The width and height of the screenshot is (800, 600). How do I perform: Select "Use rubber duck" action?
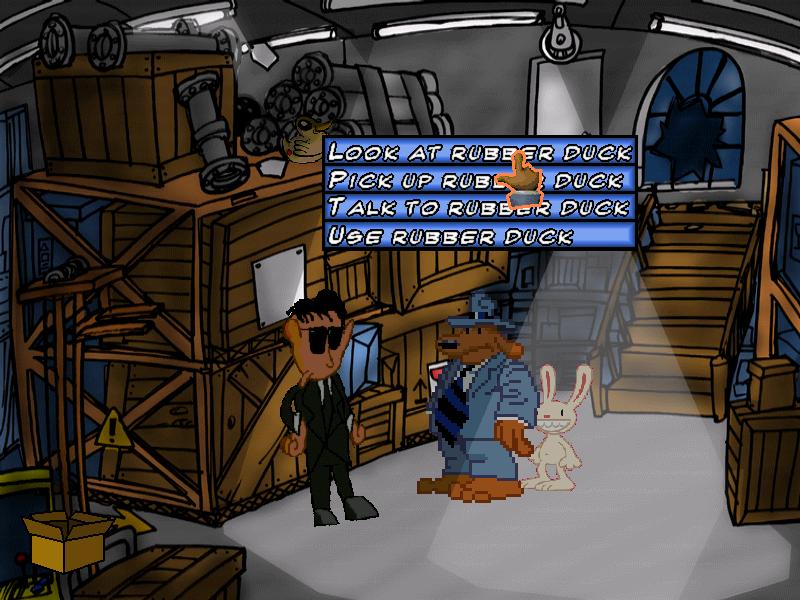point(480,236)
